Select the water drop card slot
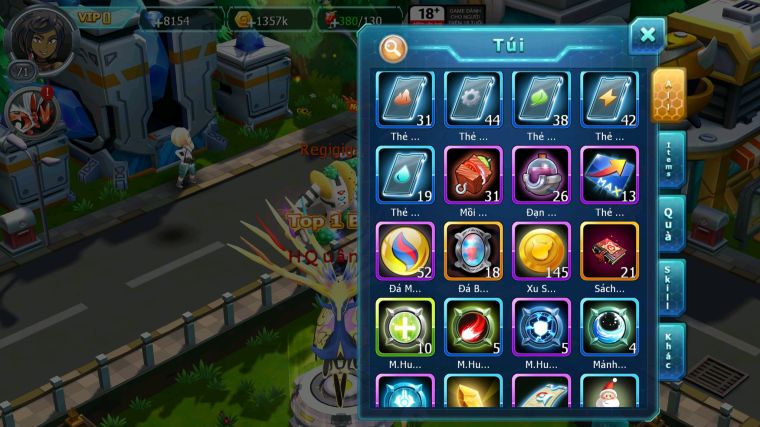 [404, 175]
